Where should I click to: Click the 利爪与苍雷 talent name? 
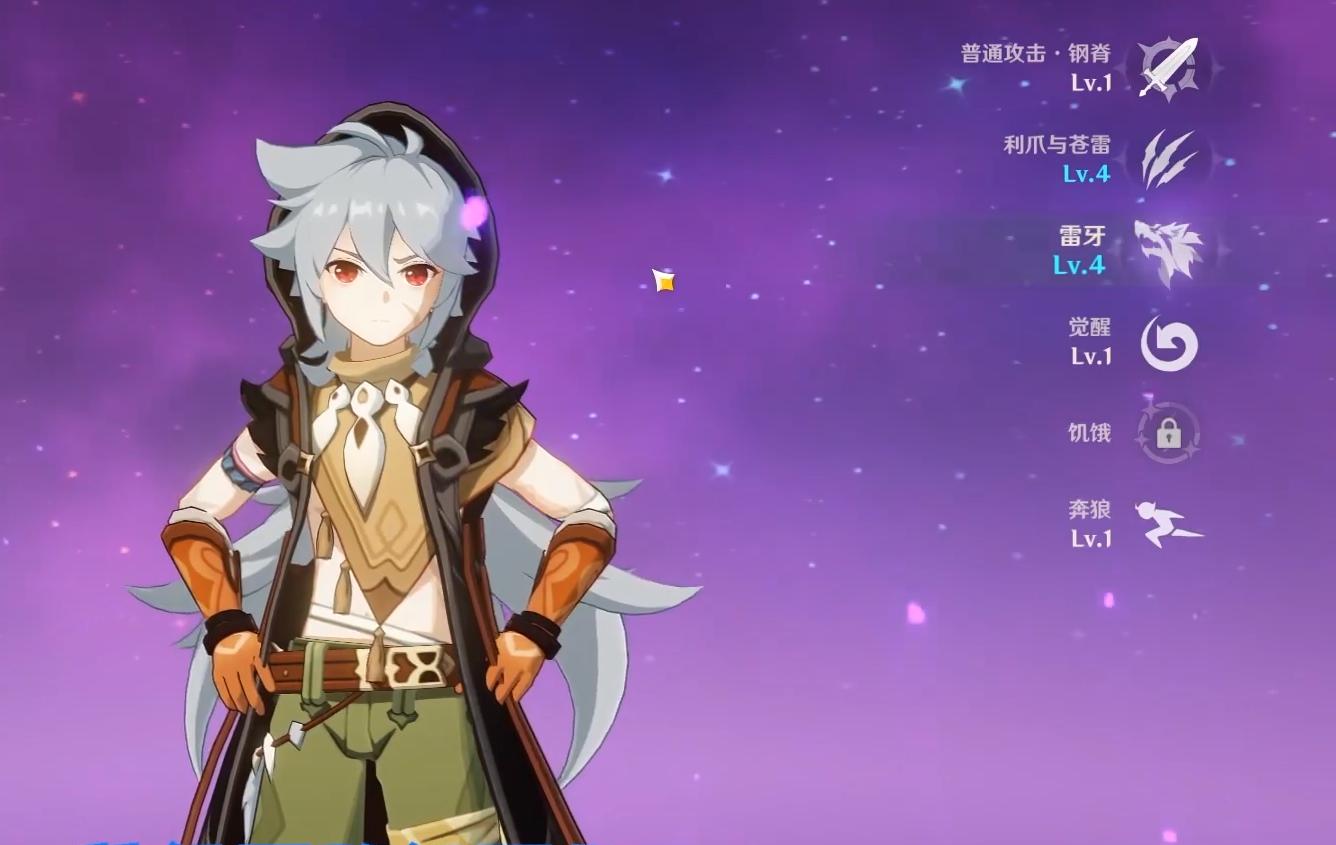[1058, 145]
